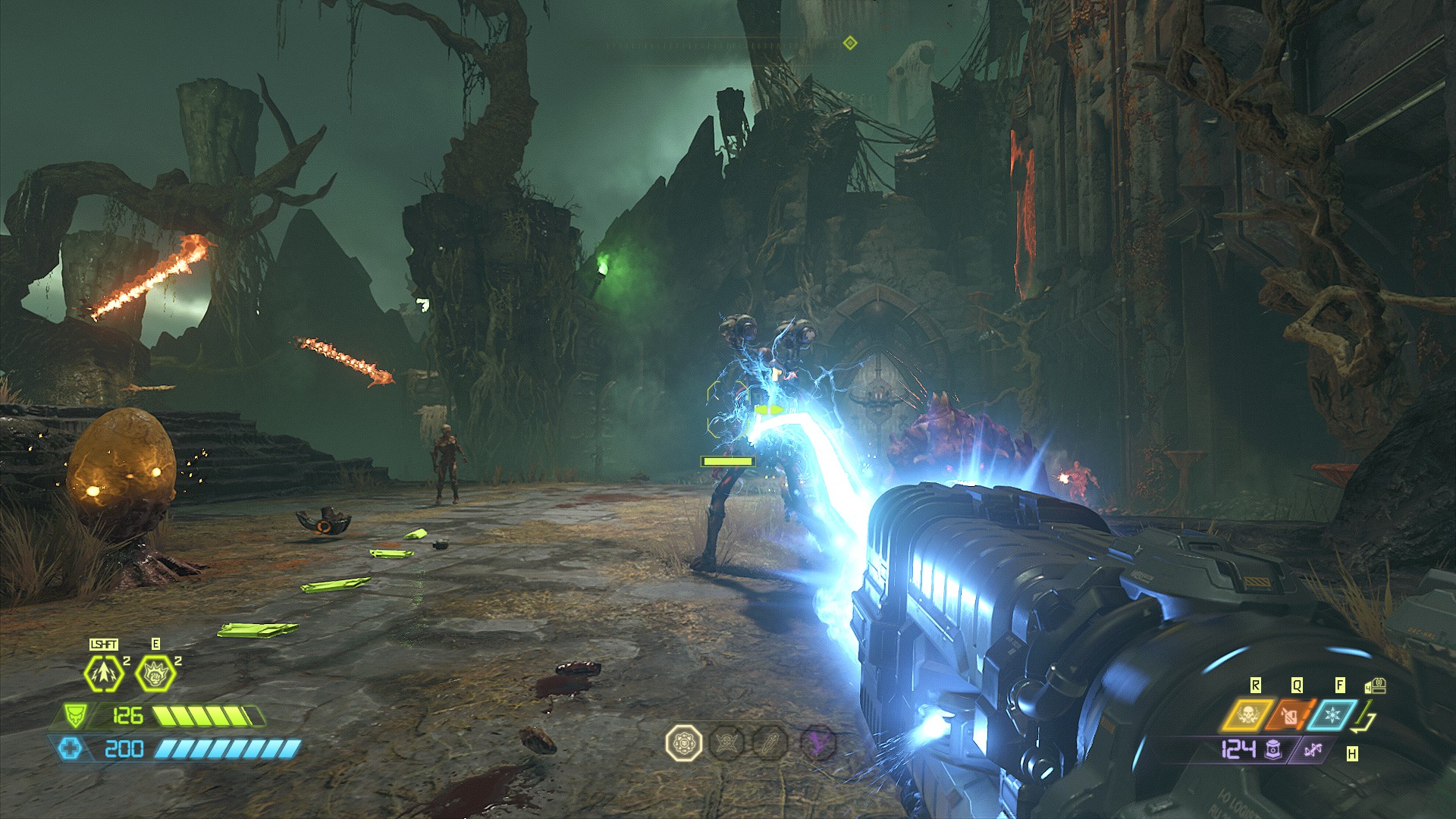Choose the highlighted octagonal rune icon

tap(682, 742)
